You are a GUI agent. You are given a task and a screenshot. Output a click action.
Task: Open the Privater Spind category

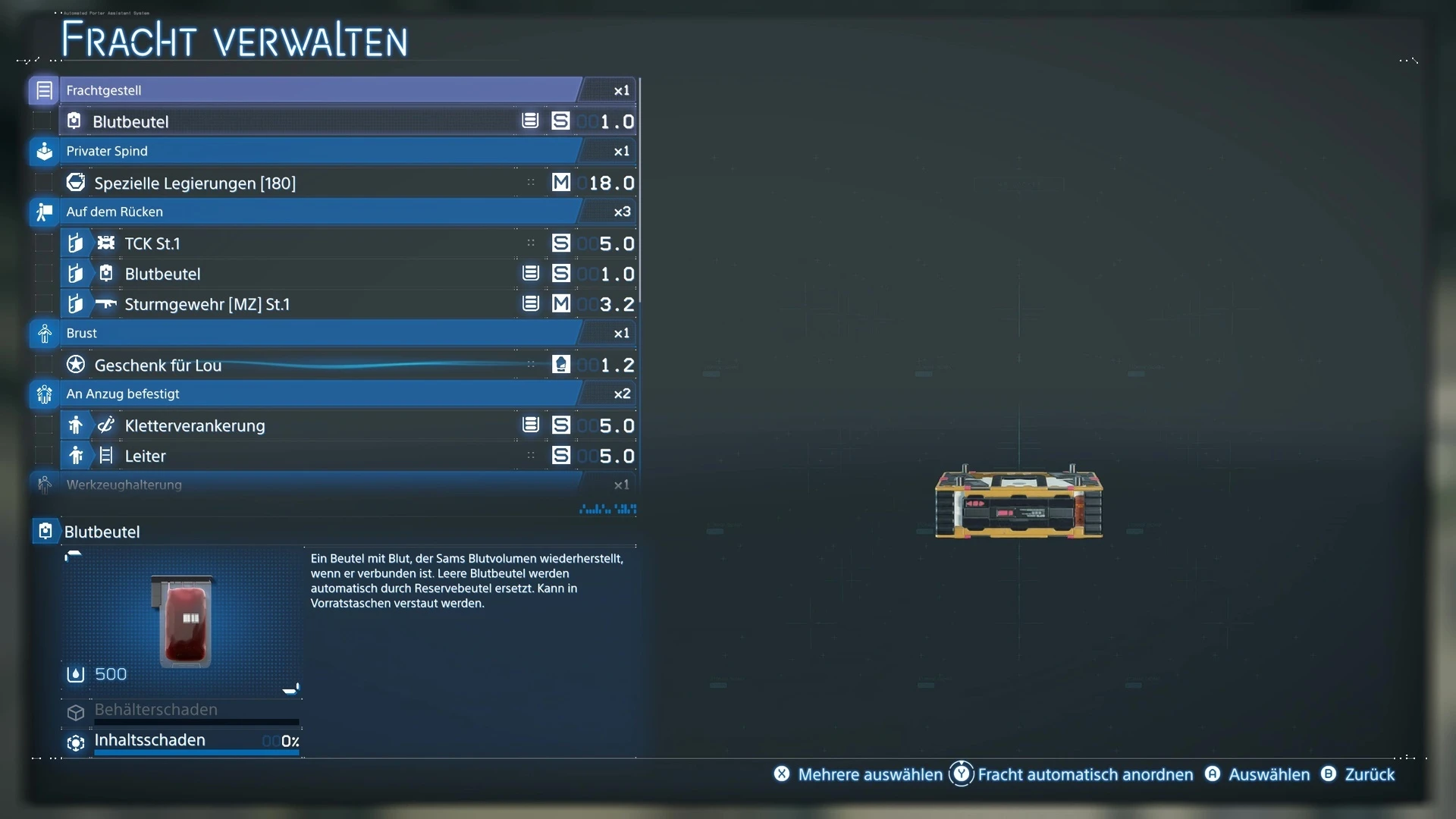[318, 151]
